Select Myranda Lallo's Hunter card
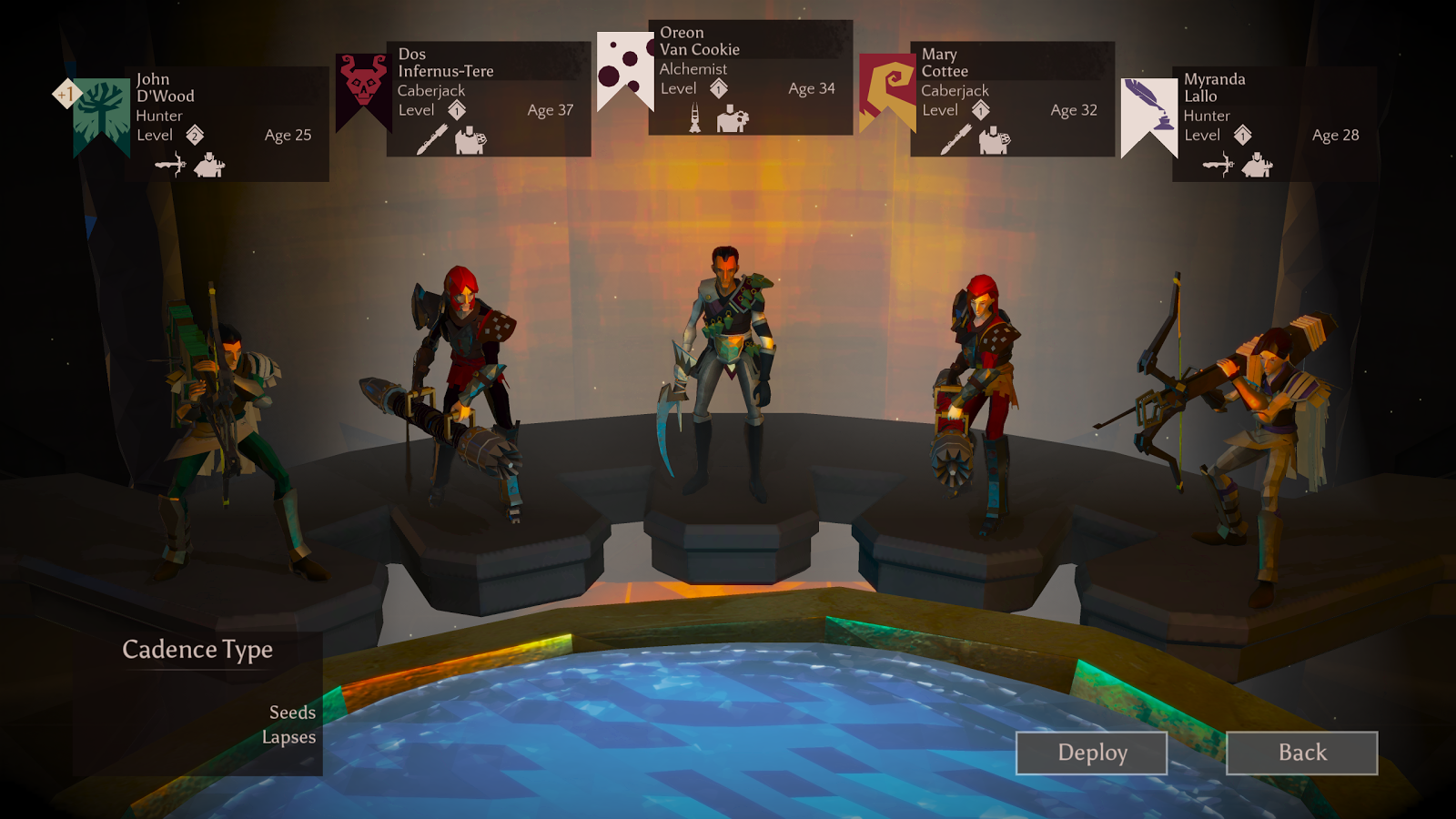This screenshot has height=819, width=1456. point(1274,123)
